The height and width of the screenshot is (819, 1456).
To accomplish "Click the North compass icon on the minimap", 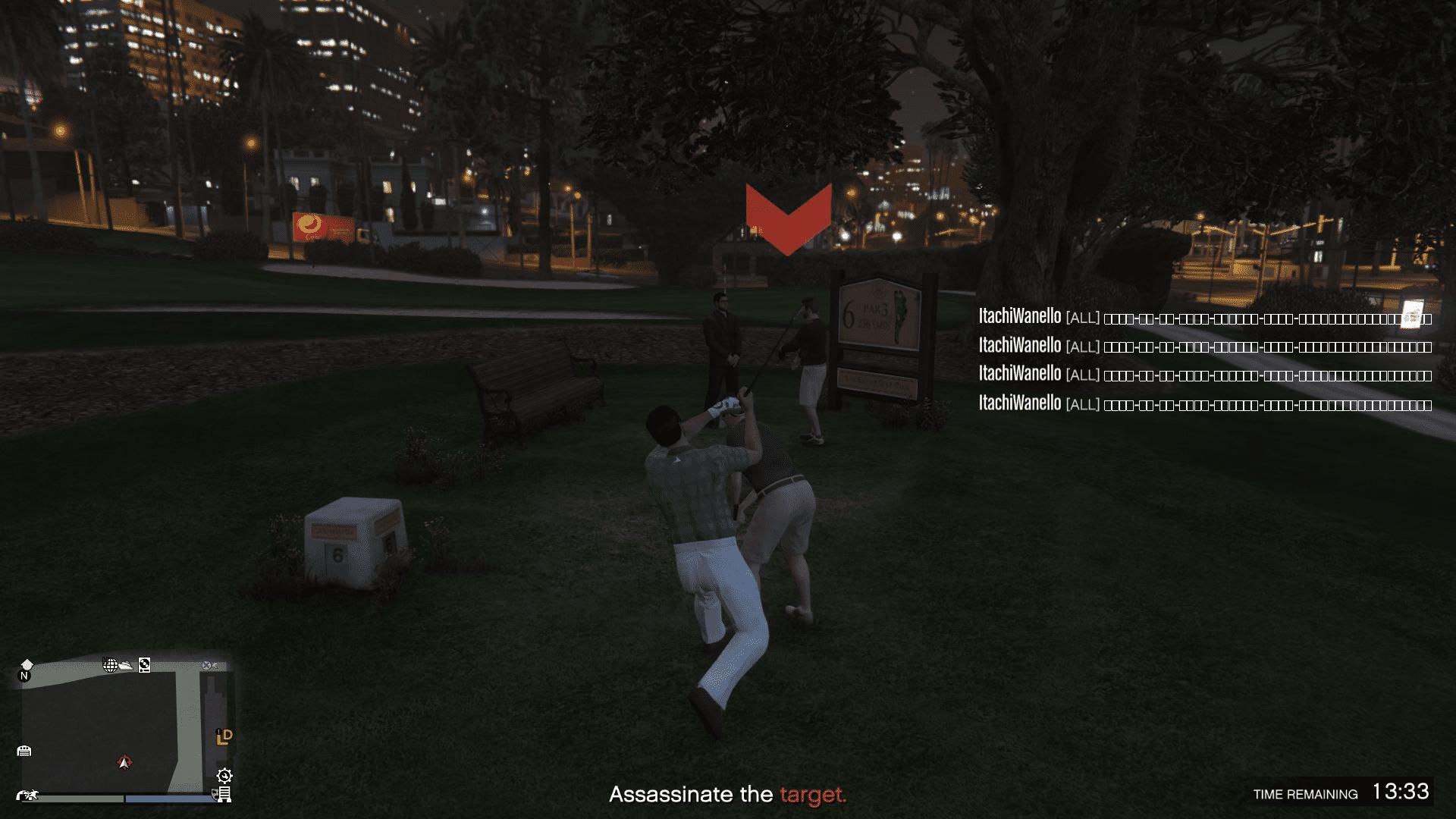I will coord(25,675).
